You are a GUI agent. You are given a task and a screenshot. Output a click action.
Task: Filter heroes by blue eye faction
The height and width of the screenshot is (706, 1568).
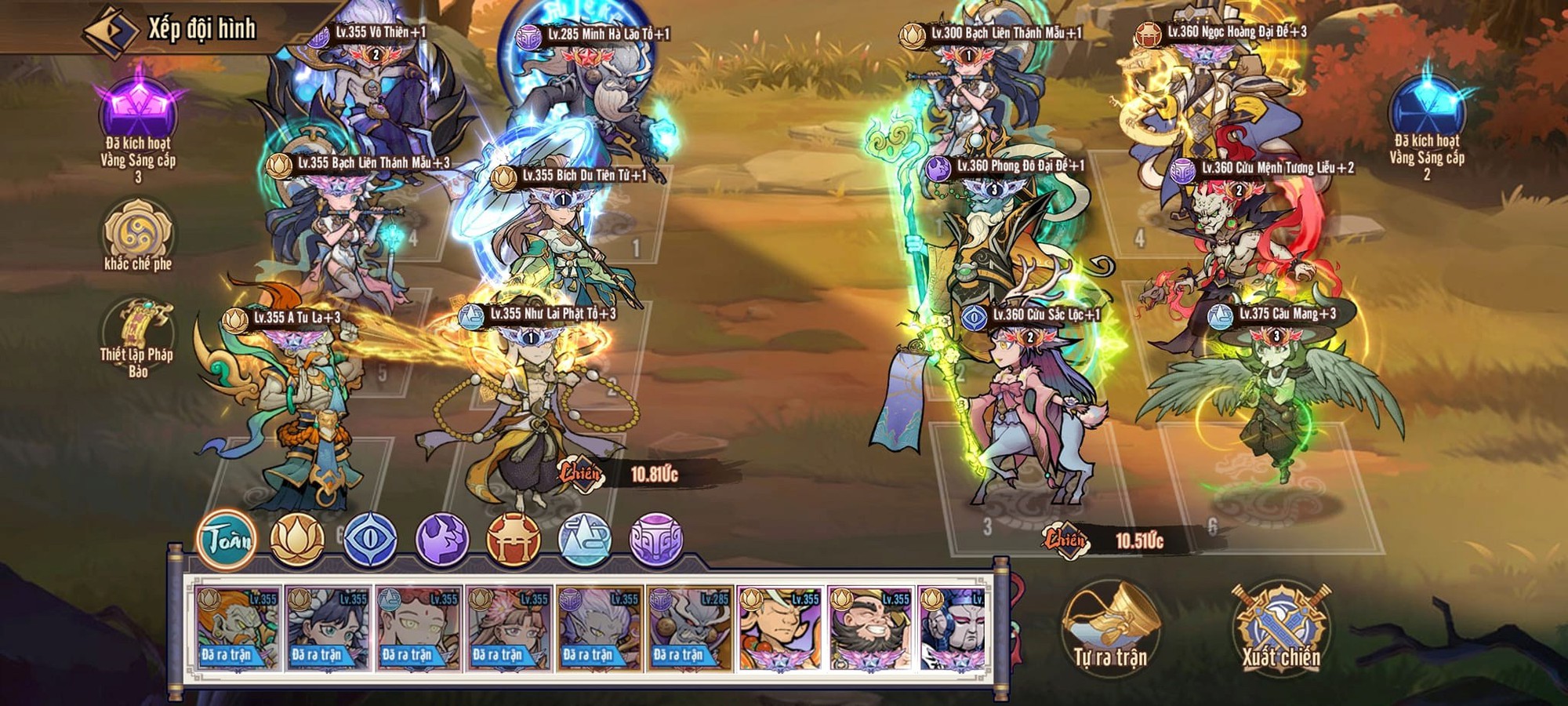(369, 539)
